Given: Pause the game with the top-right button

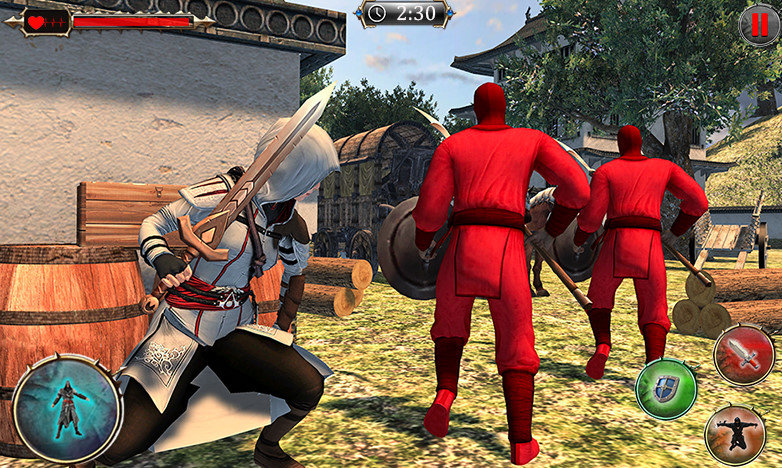Looking at the screenshot, I should pyautogui.click(x=759, y=24).
